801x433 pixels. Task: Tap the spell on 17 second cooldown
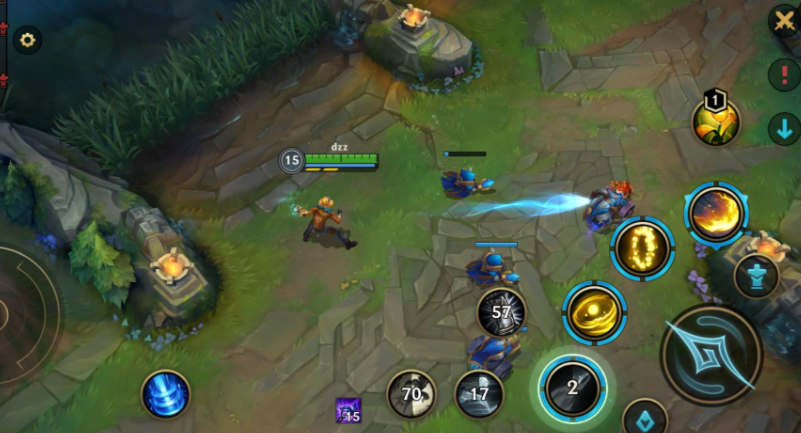pos(479,394)
